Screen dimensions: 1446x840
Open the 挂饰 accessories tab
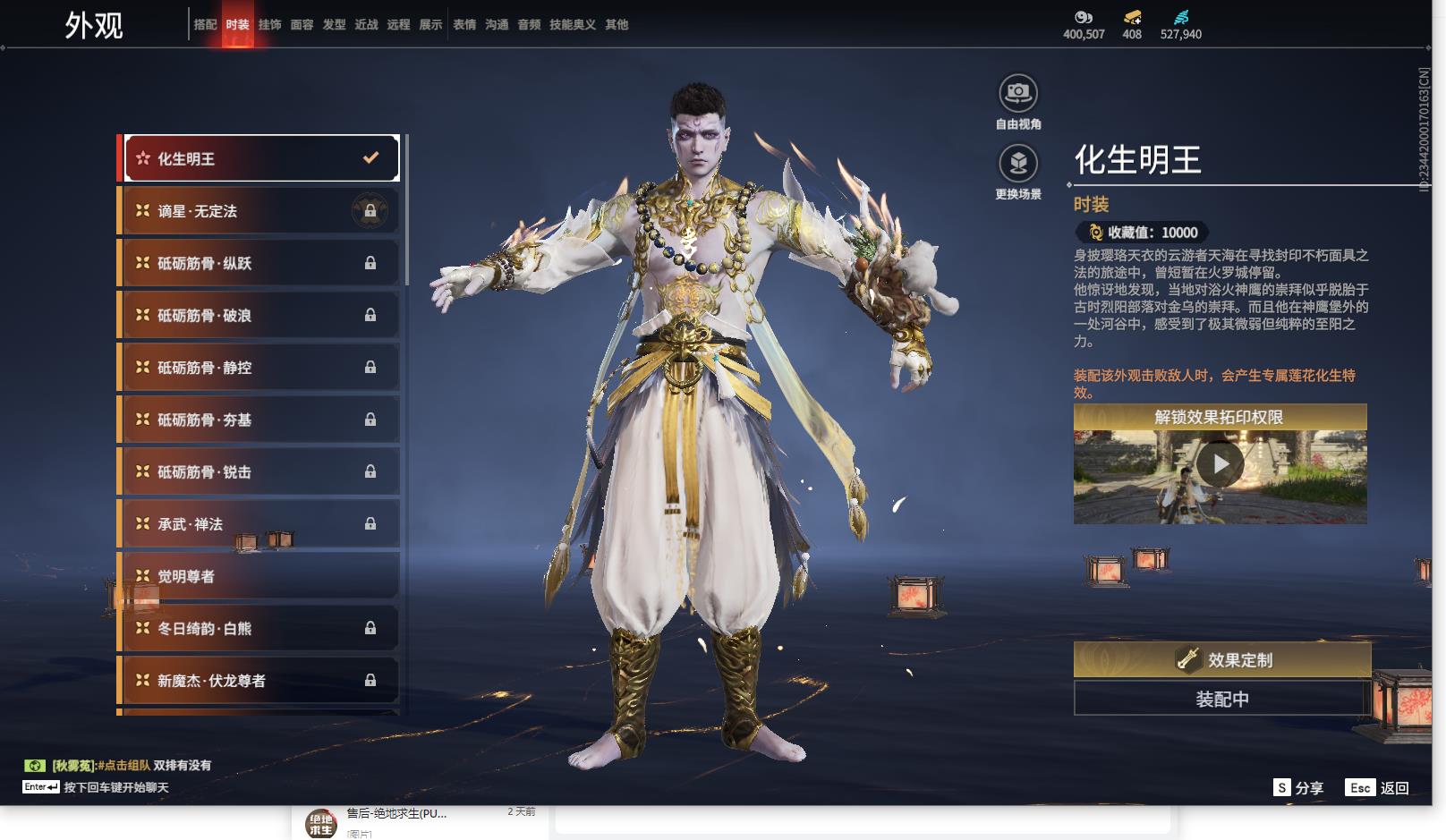[x=269, y=25]
